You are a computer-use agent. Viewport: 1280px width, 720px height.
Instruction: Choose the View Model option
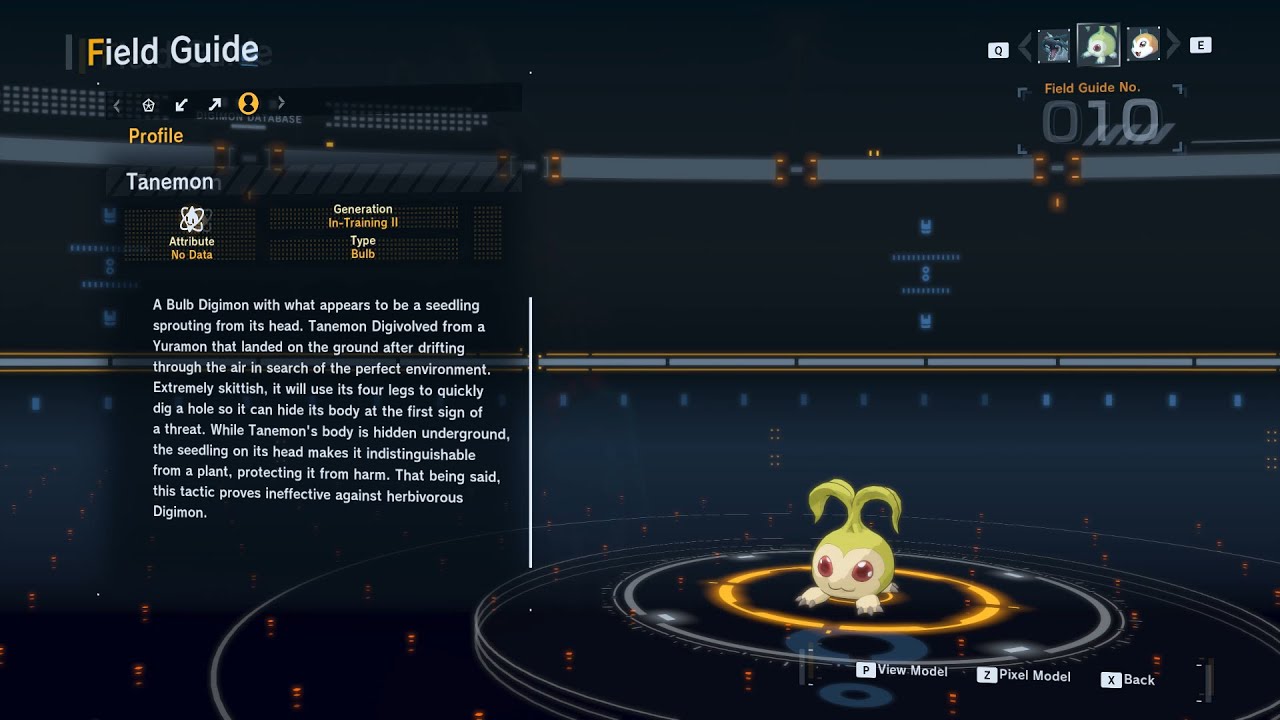(902, 670)
